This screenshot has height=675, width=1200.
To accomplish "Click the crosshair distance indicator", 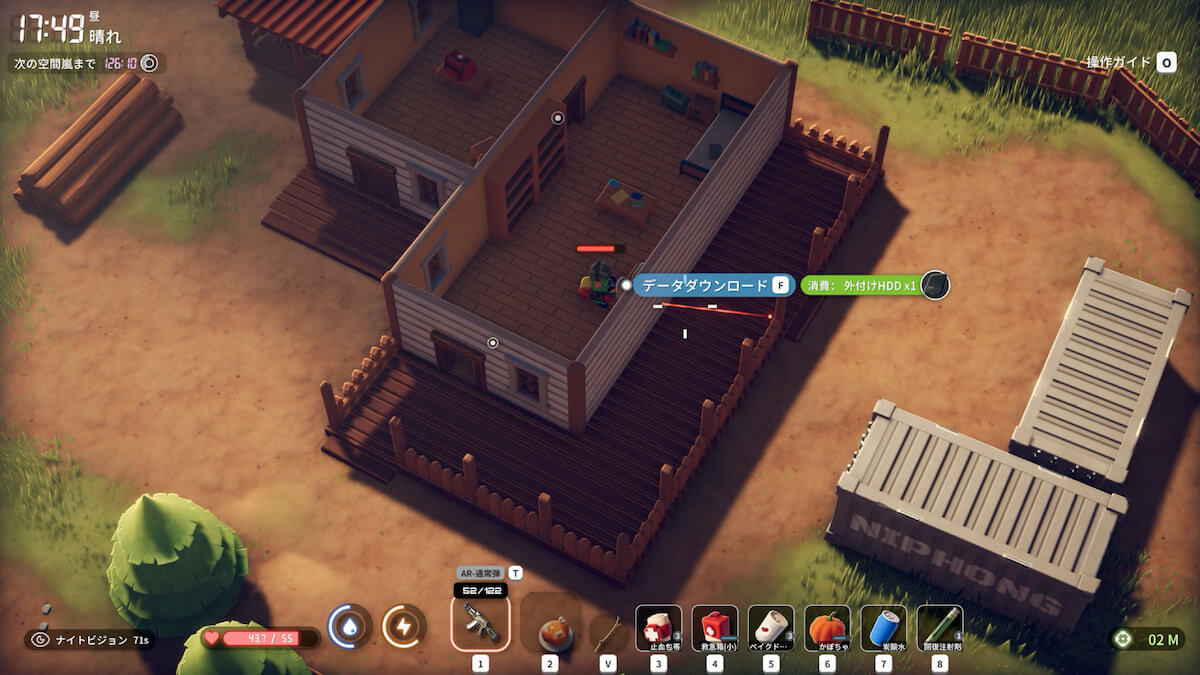I will [1148, 638].
